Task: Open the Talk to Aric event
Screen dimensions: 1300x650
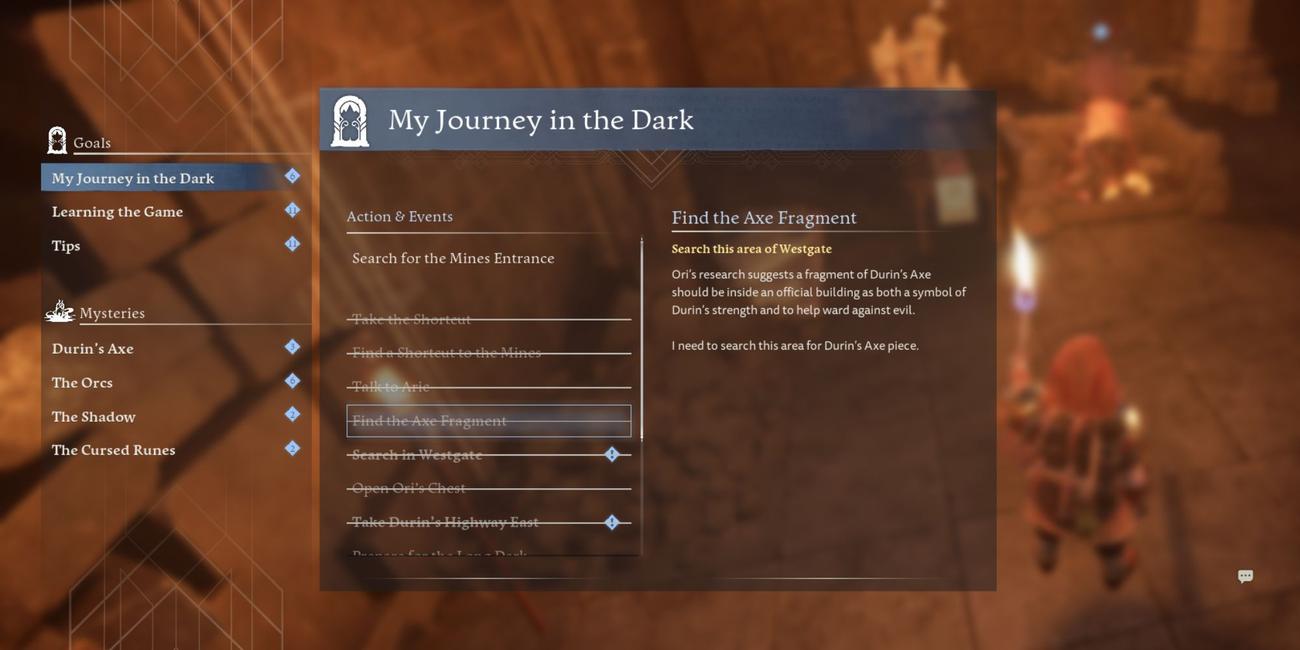Action: [390, 387]
